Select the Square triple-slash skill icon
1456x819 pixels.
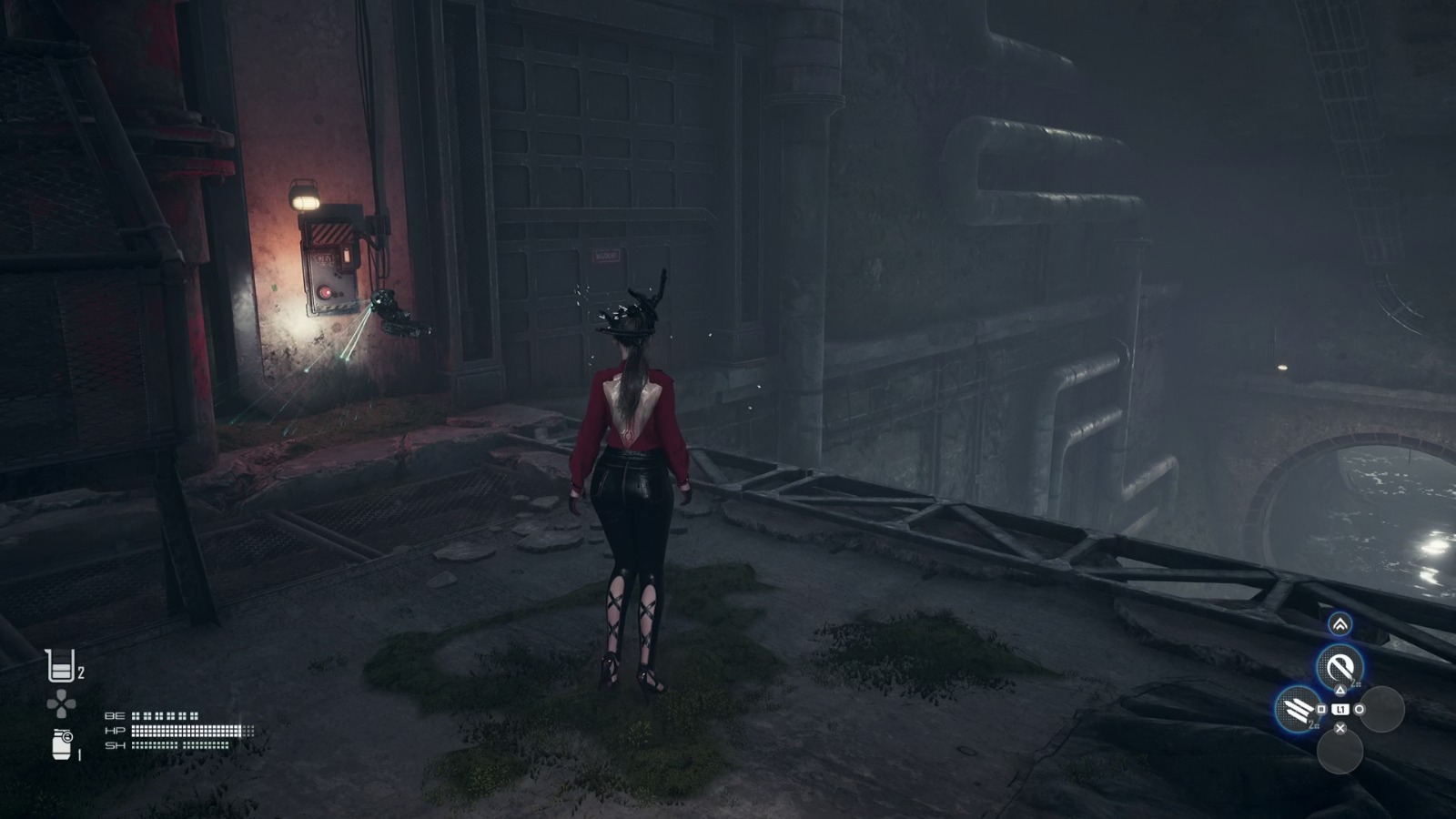(1295, 708)
